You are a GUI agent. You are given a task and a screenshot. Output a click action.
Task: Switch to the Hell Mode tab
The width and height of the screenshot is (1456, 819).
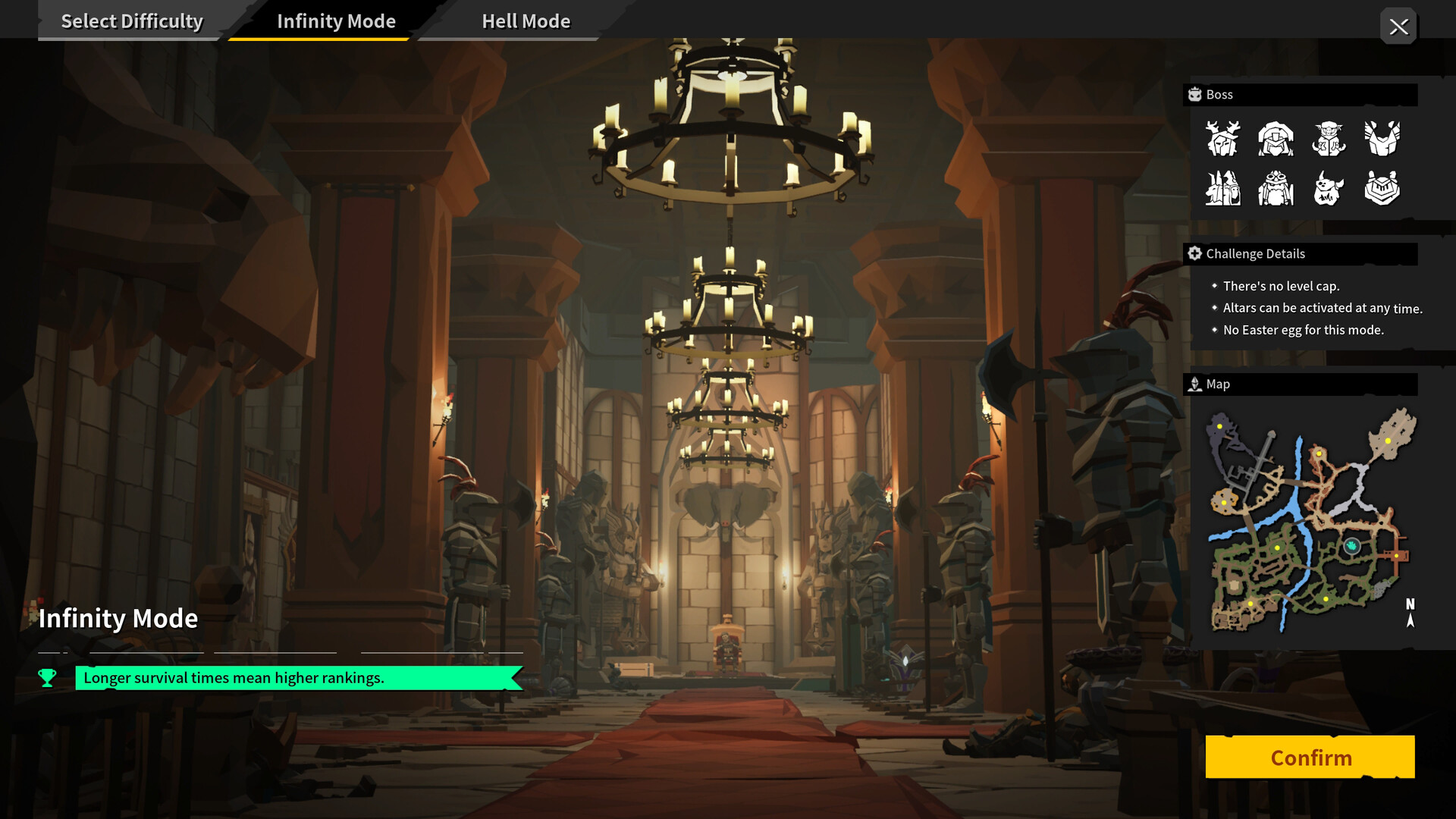[x=526, y=20]
